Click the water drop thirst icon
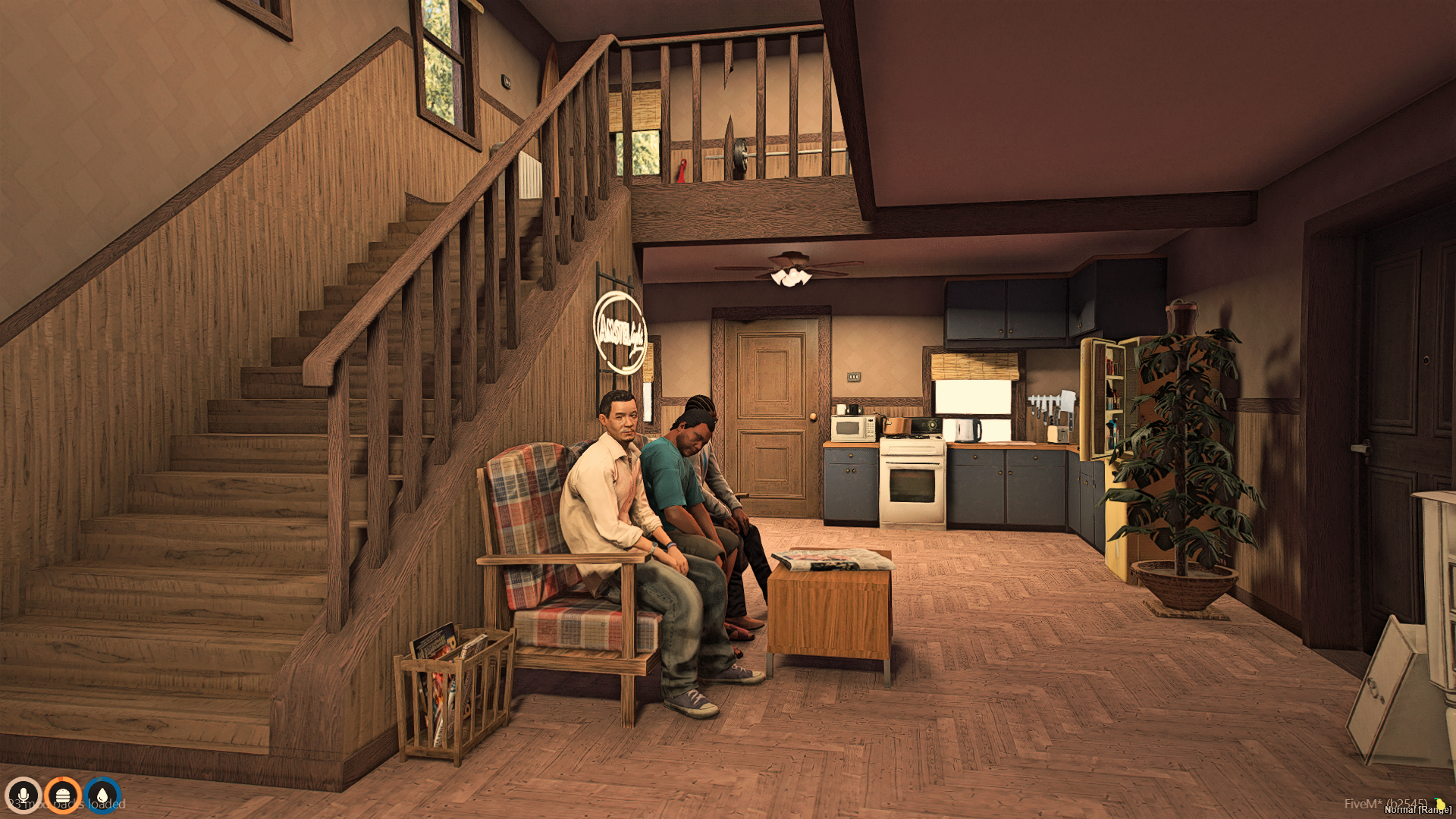The height and width of the screenshot is (819, 1456). 102,795
